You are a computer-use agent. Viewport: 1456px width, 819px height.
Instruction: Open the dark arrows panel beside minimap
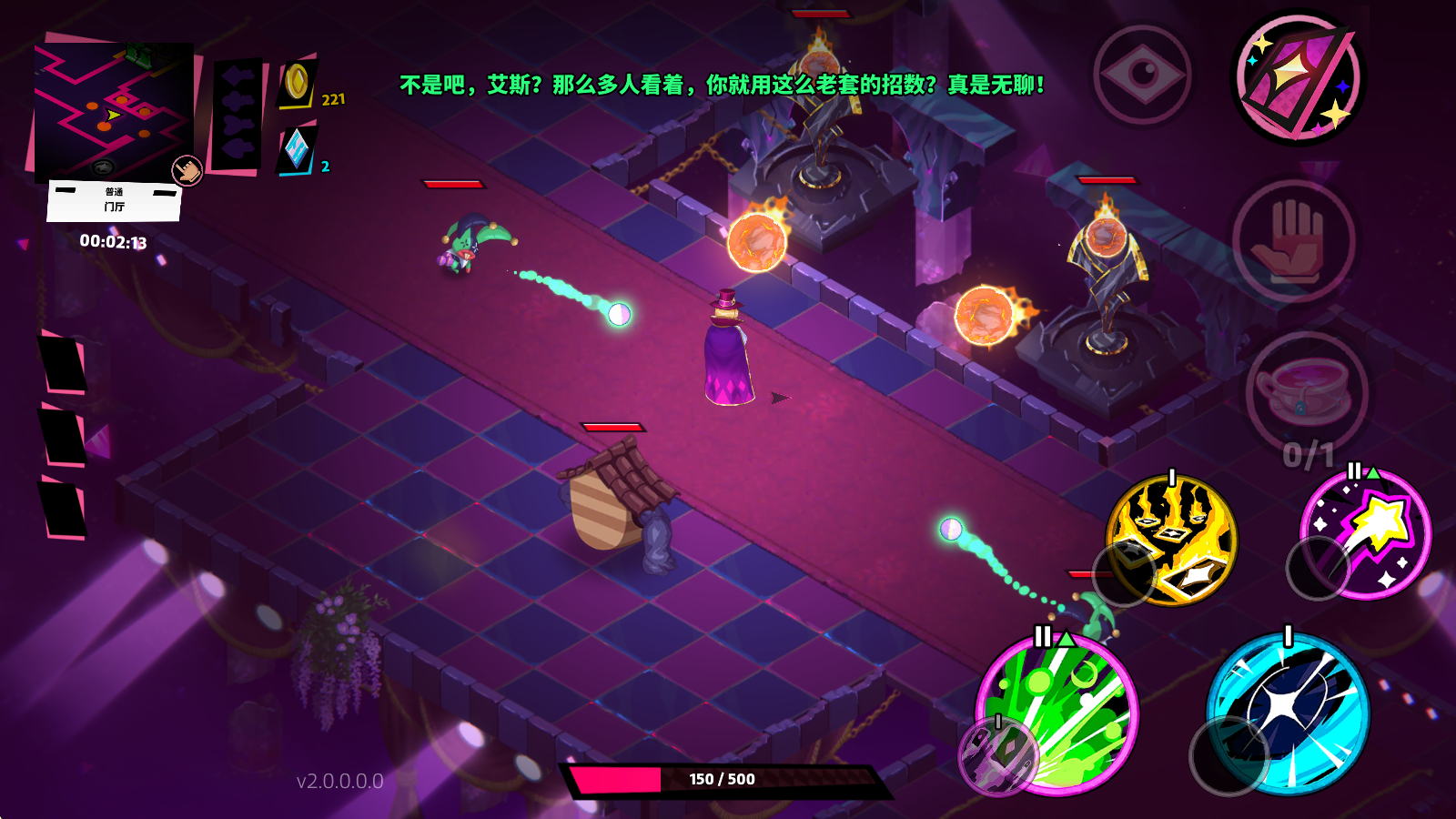237,116
